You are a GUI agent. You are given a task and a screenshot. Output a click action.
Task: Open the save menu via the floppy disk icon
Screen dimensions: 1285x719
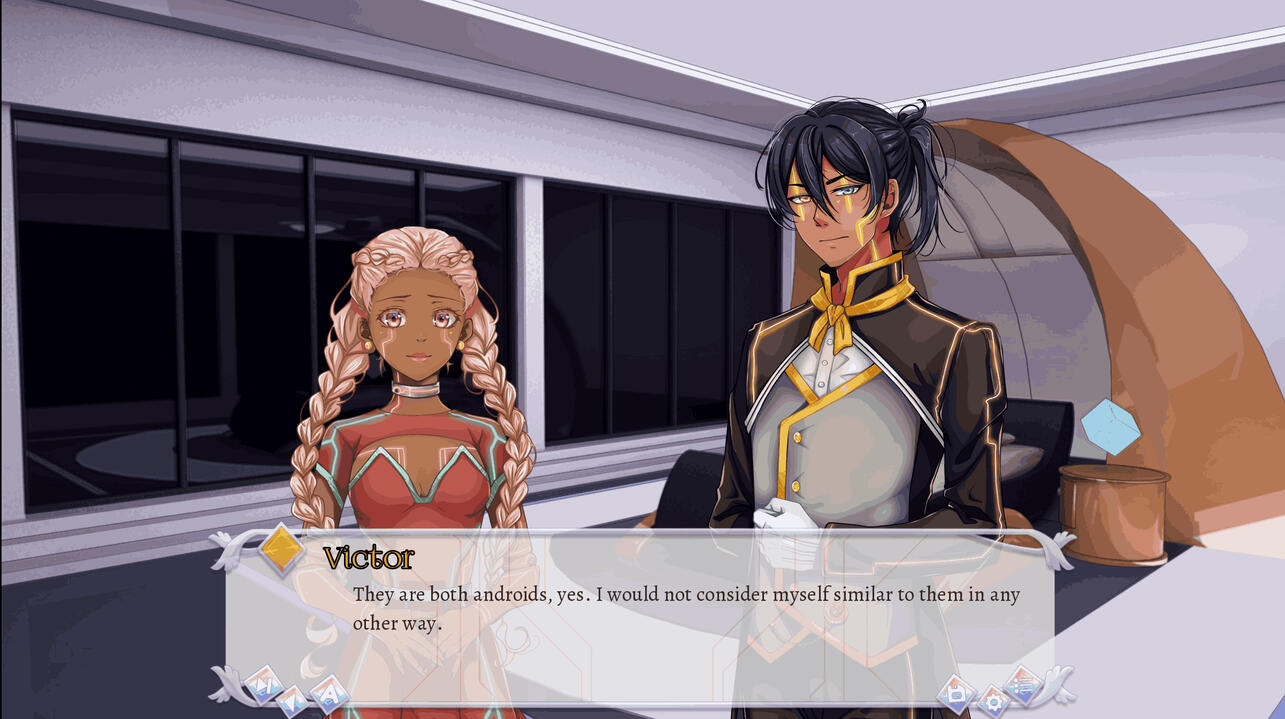[956, 693]
